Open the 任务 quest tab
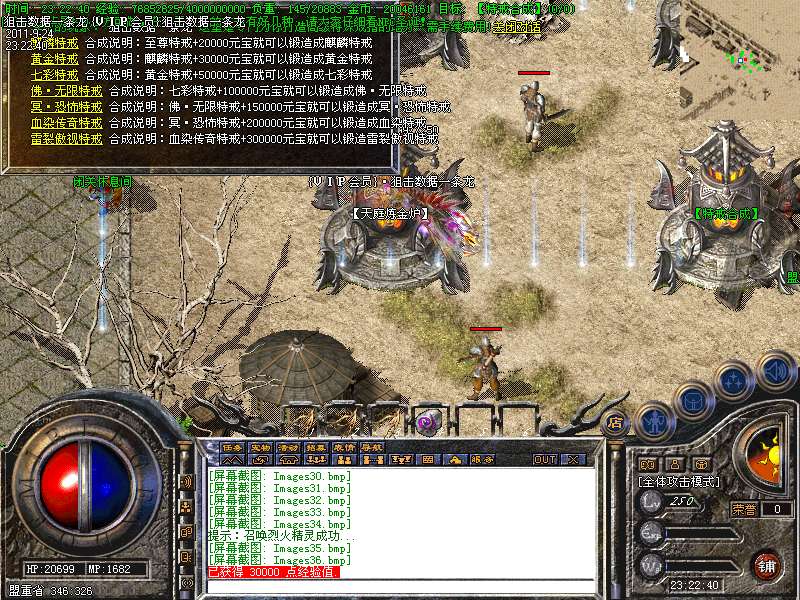The height and width of the screenshot is (600, 800). [x=233, y=447]
